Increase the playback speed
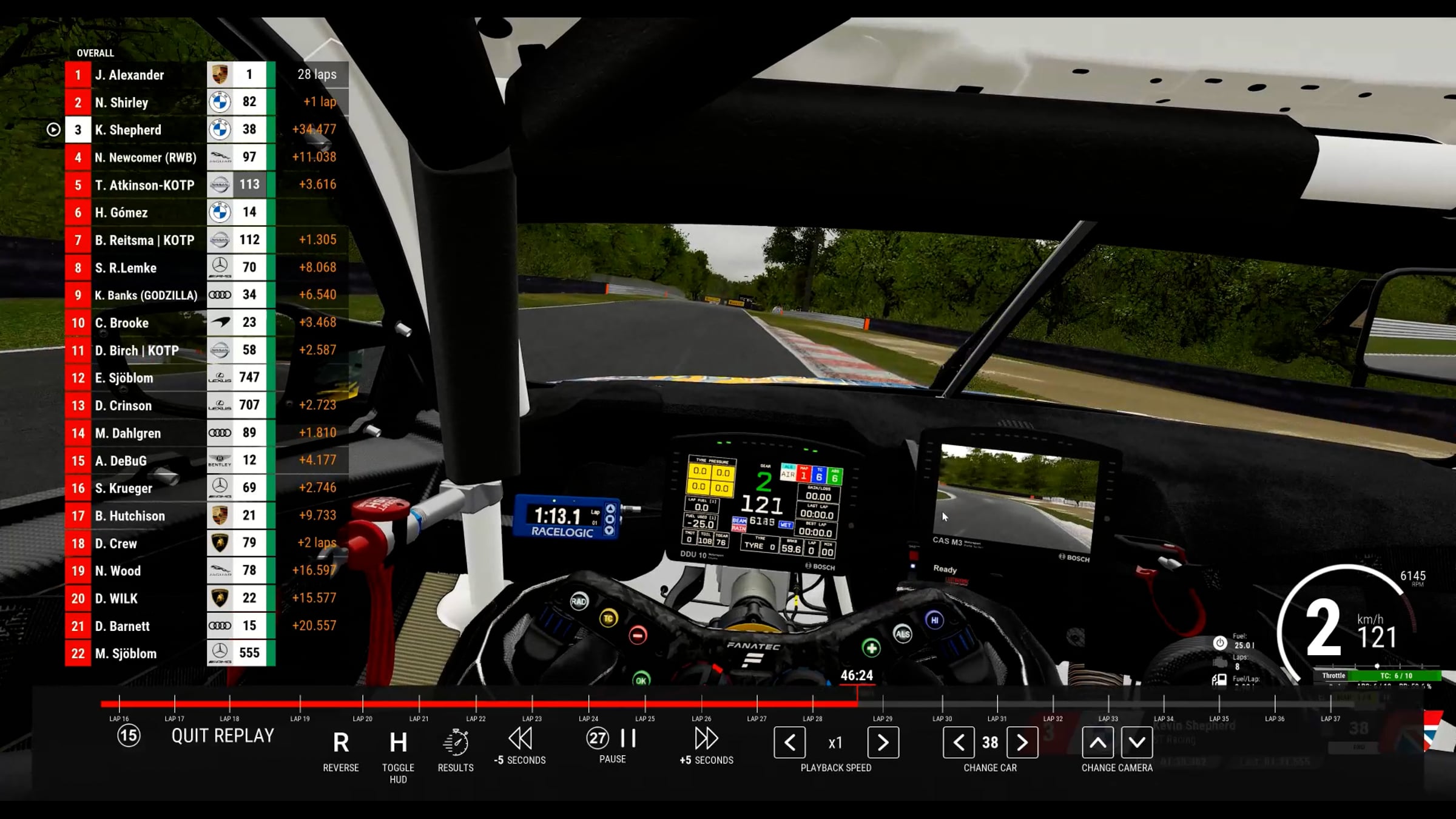The height and width of the screenshot is (819, 1456). 883,743
